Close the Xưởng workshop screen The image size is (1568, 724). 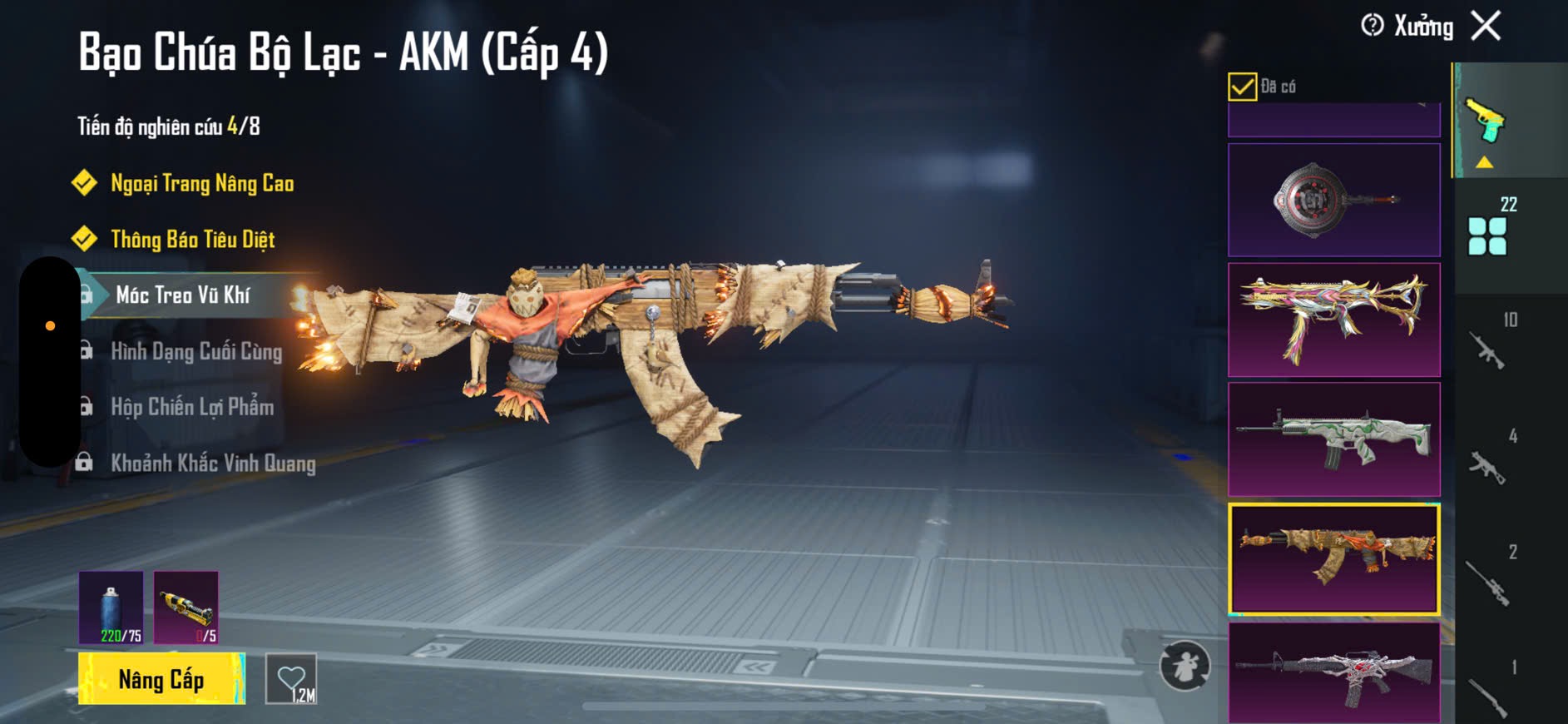(x=1486, y=26)
